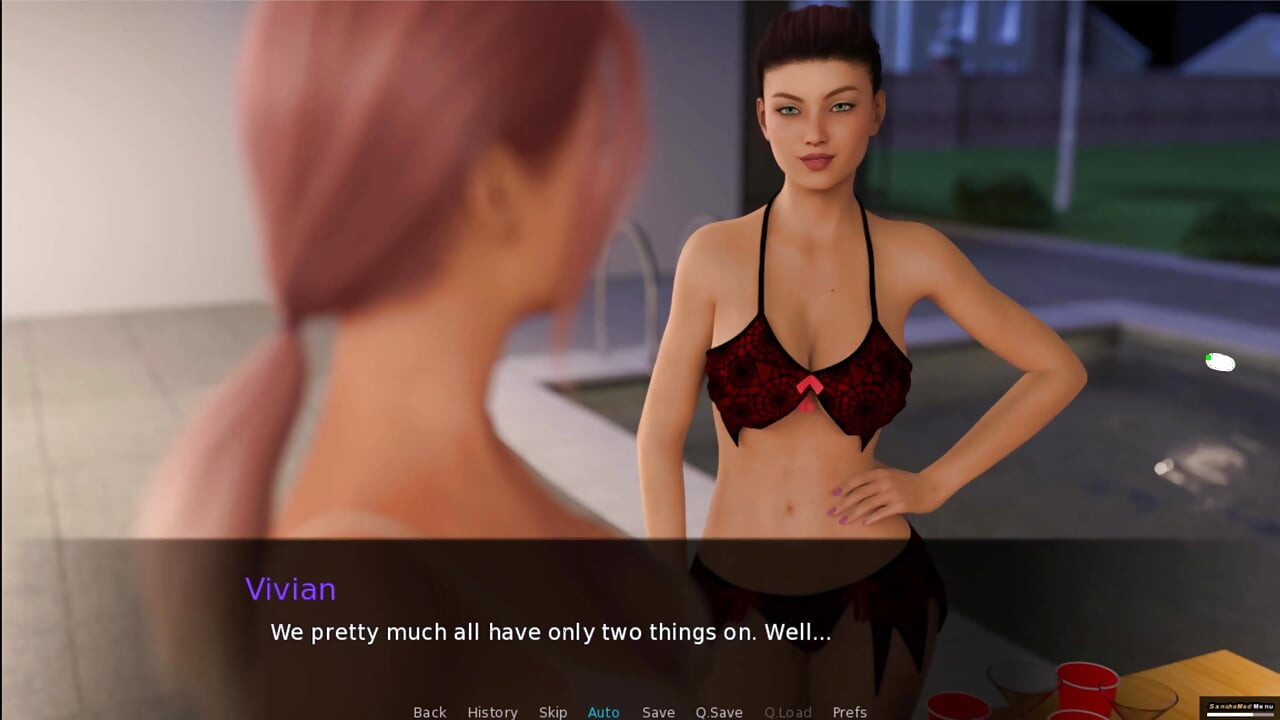
Task: Click the Back option
Action: pos(429,712)
